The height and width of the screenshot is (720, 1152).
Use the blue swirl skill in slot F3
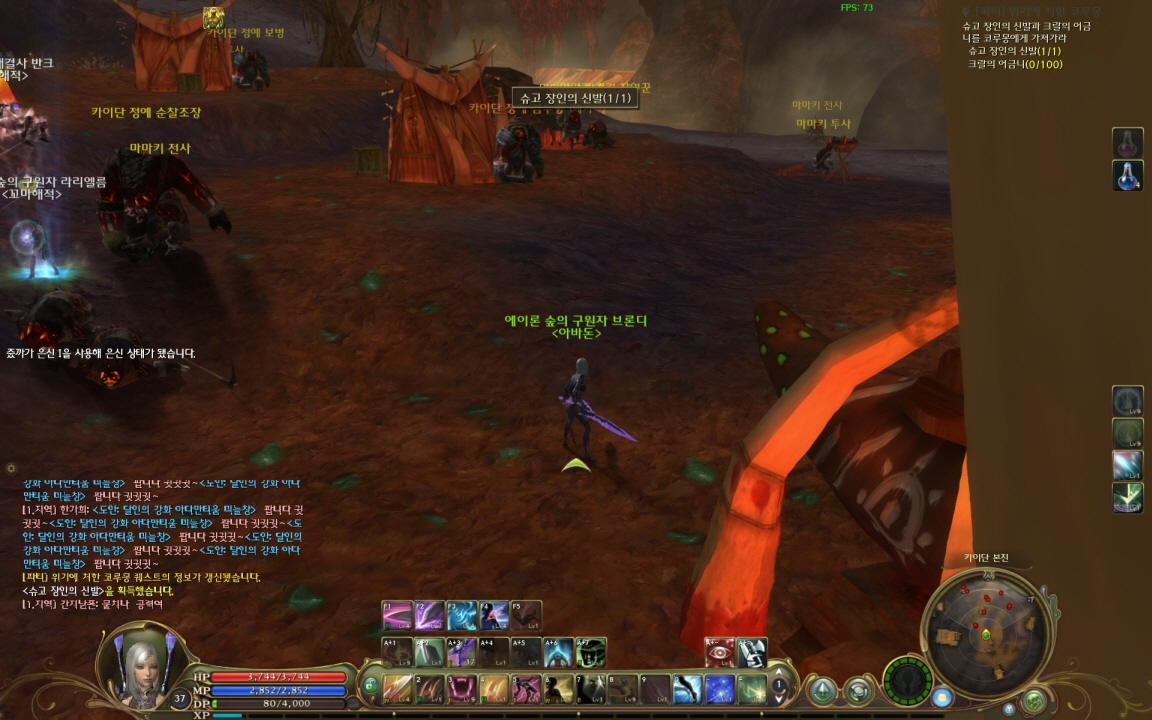462,614
